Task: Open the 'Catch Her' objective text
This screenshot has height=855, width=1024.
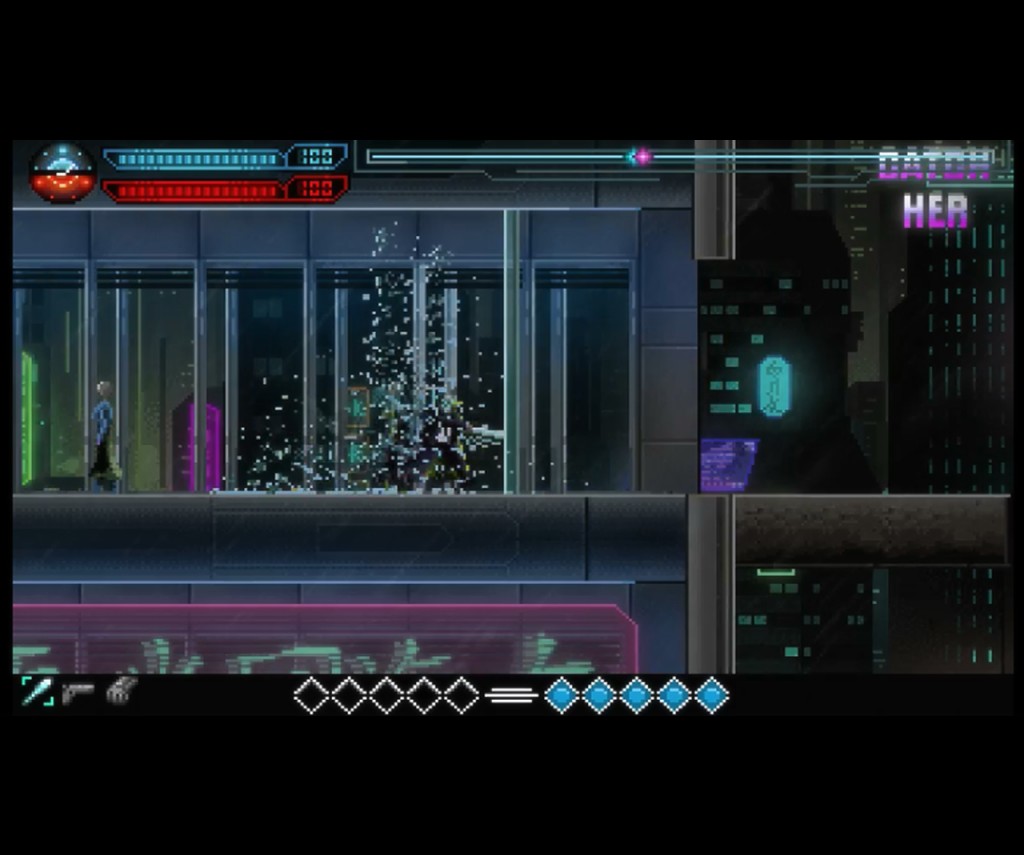Action: [x=936, y=188]
